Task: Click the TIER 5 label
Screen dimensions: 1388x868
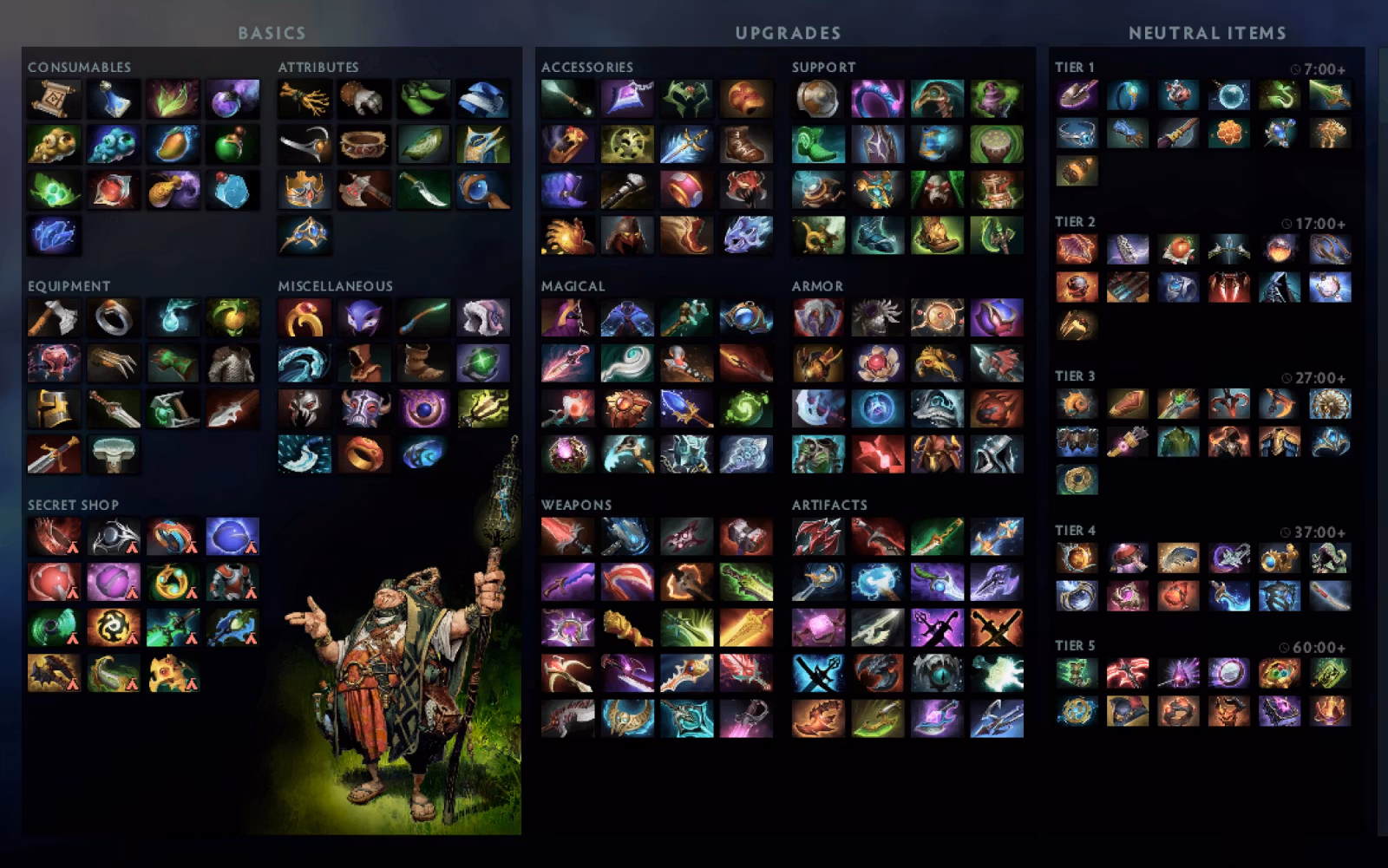Action: coord(1076,645)
